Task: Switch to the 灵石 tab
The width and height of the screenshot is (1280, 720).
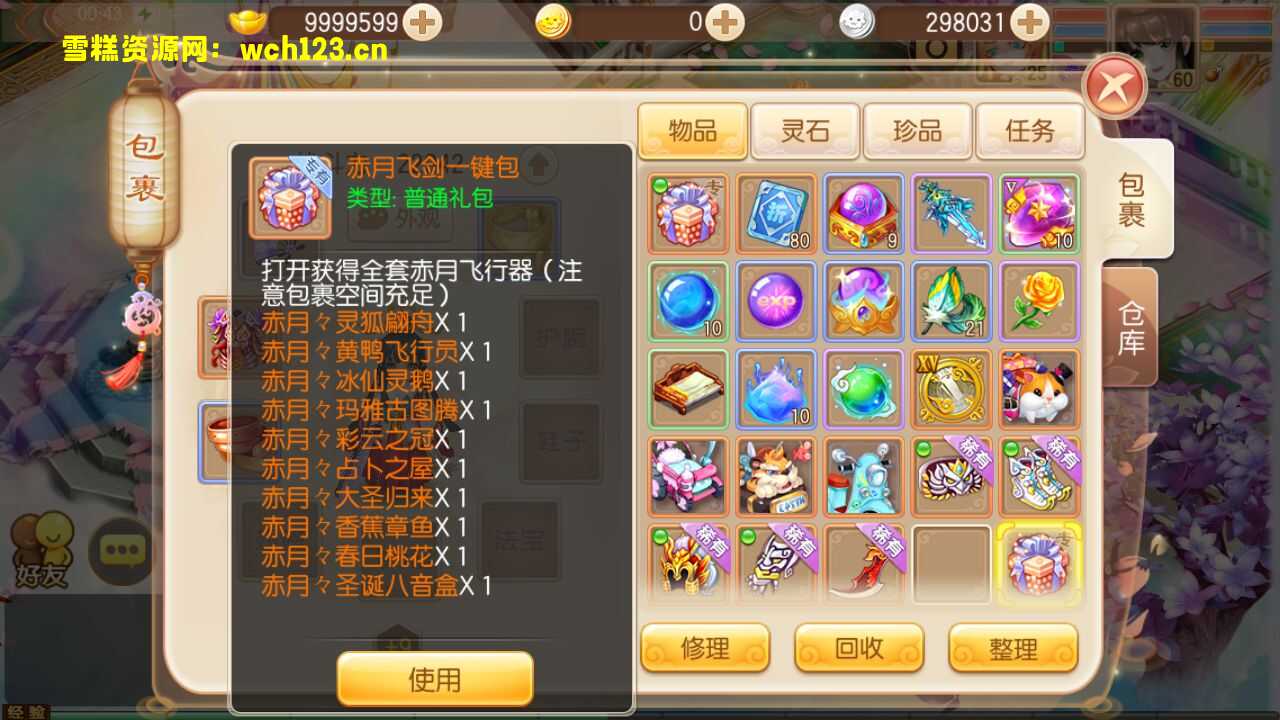Action: [x=805, y=131]
